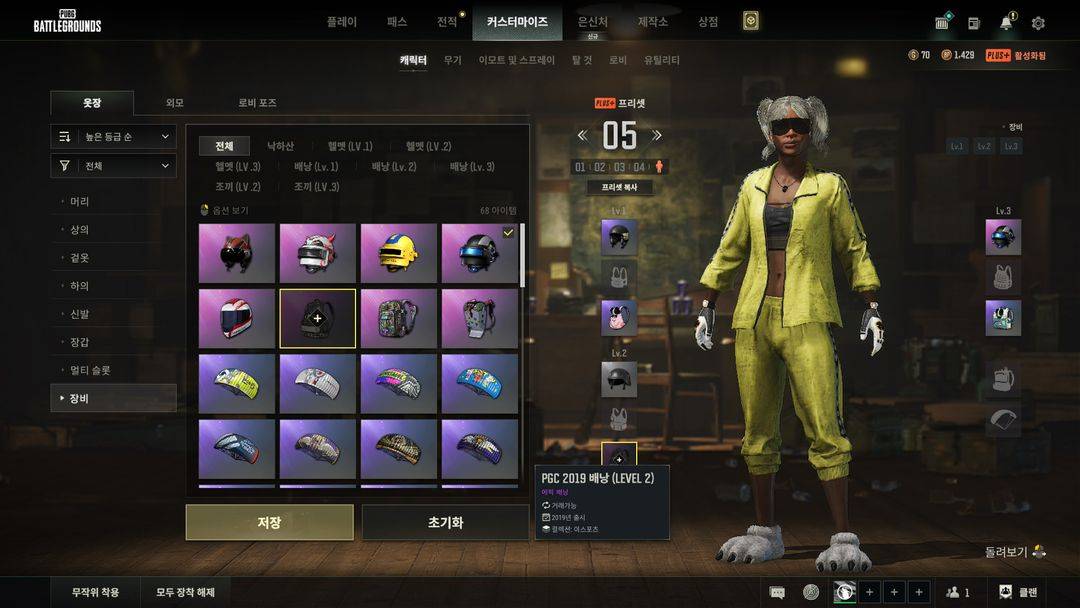Open the settings gear icon
The image size is (1080, 608).
(1038, 23)
